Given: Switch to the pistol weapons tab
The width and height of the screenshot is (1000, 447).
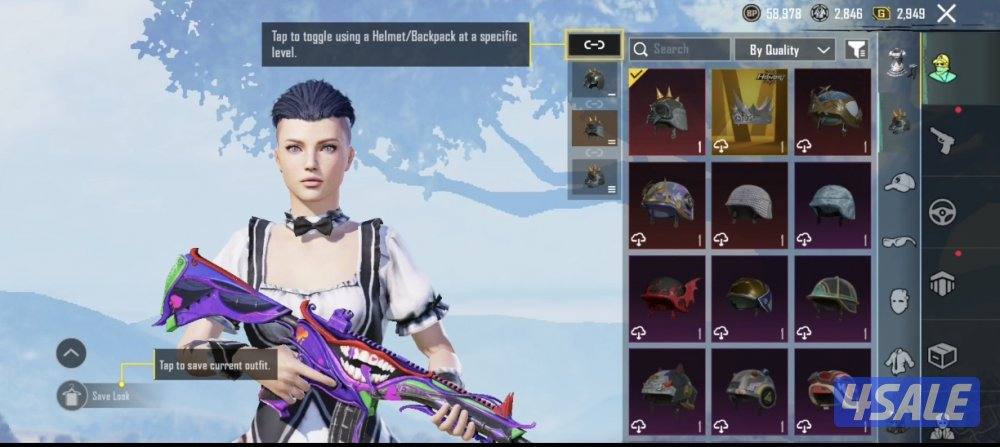Looking at the screenshot, I should click(x=942, y=140).
